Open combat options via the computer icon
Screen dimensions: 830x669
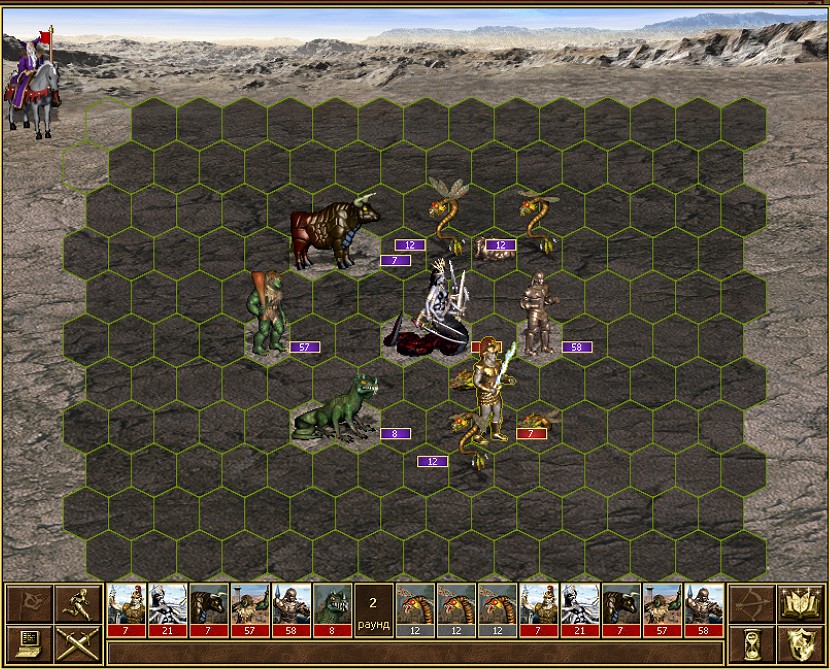click(28, 643)
